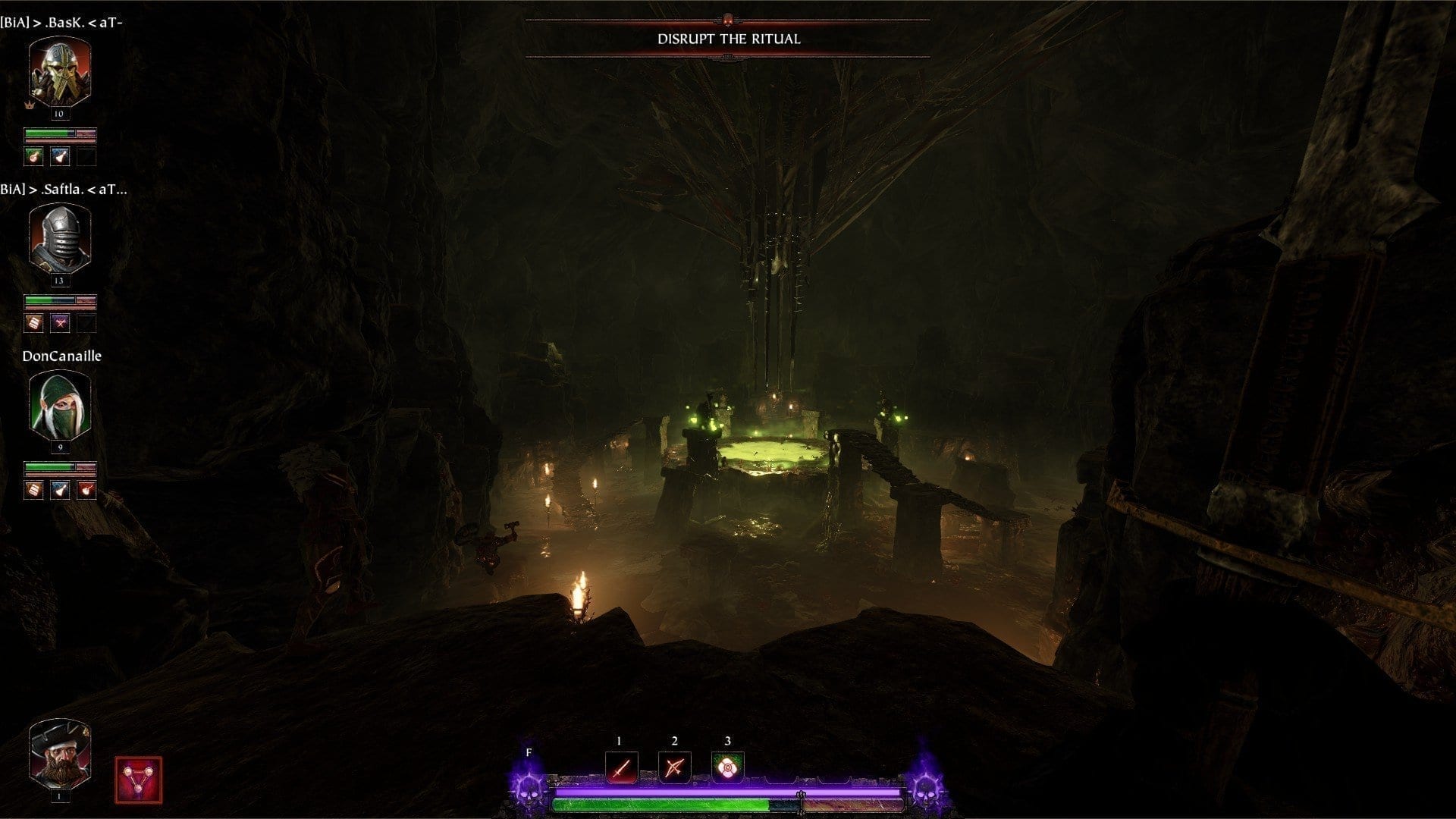Click .Saftla.'s bandage item icon
The height and width of the screenshot is (819, 1456).
pos(33,323)
